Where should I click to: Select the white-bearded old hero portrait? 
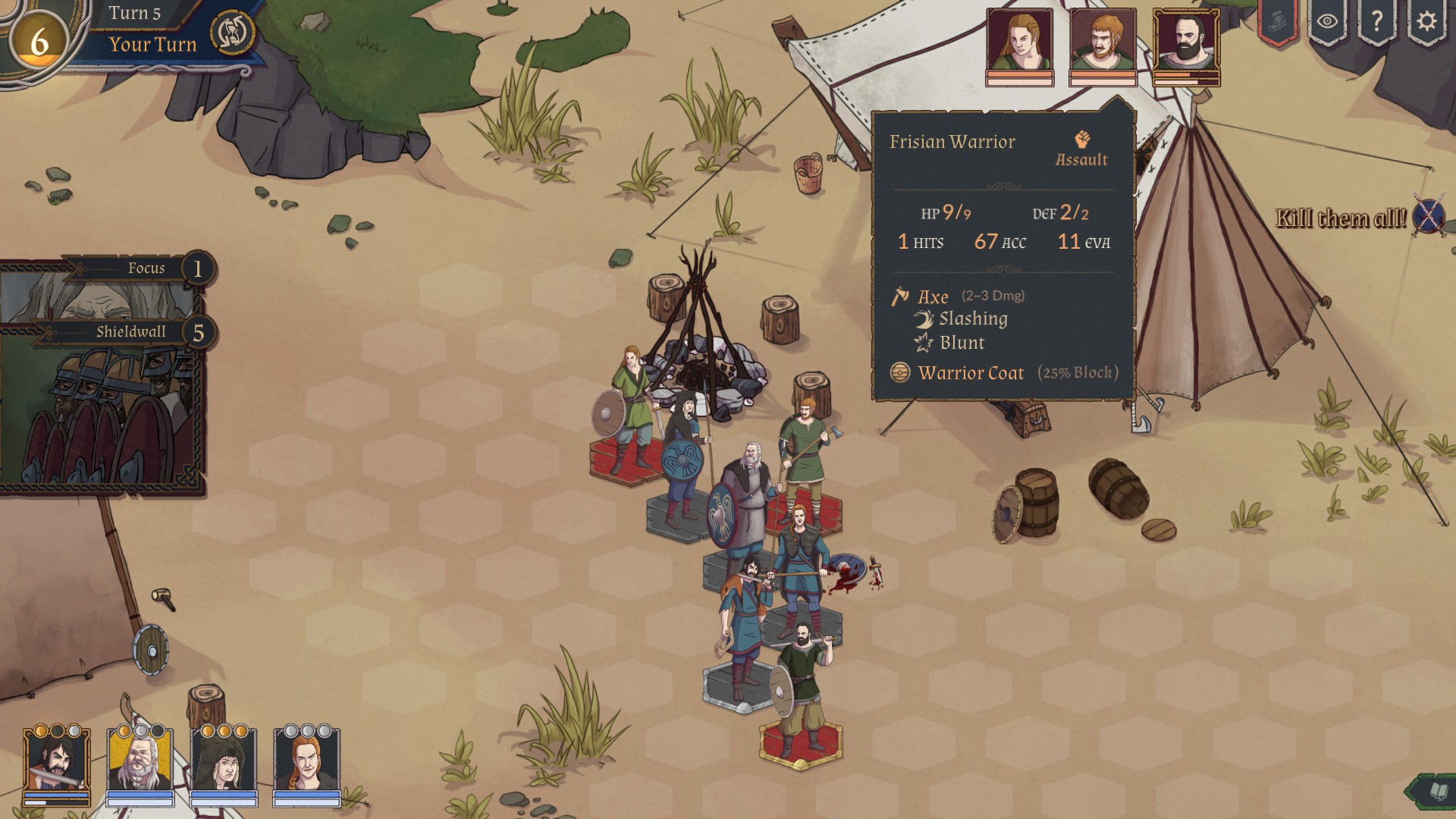140,762
